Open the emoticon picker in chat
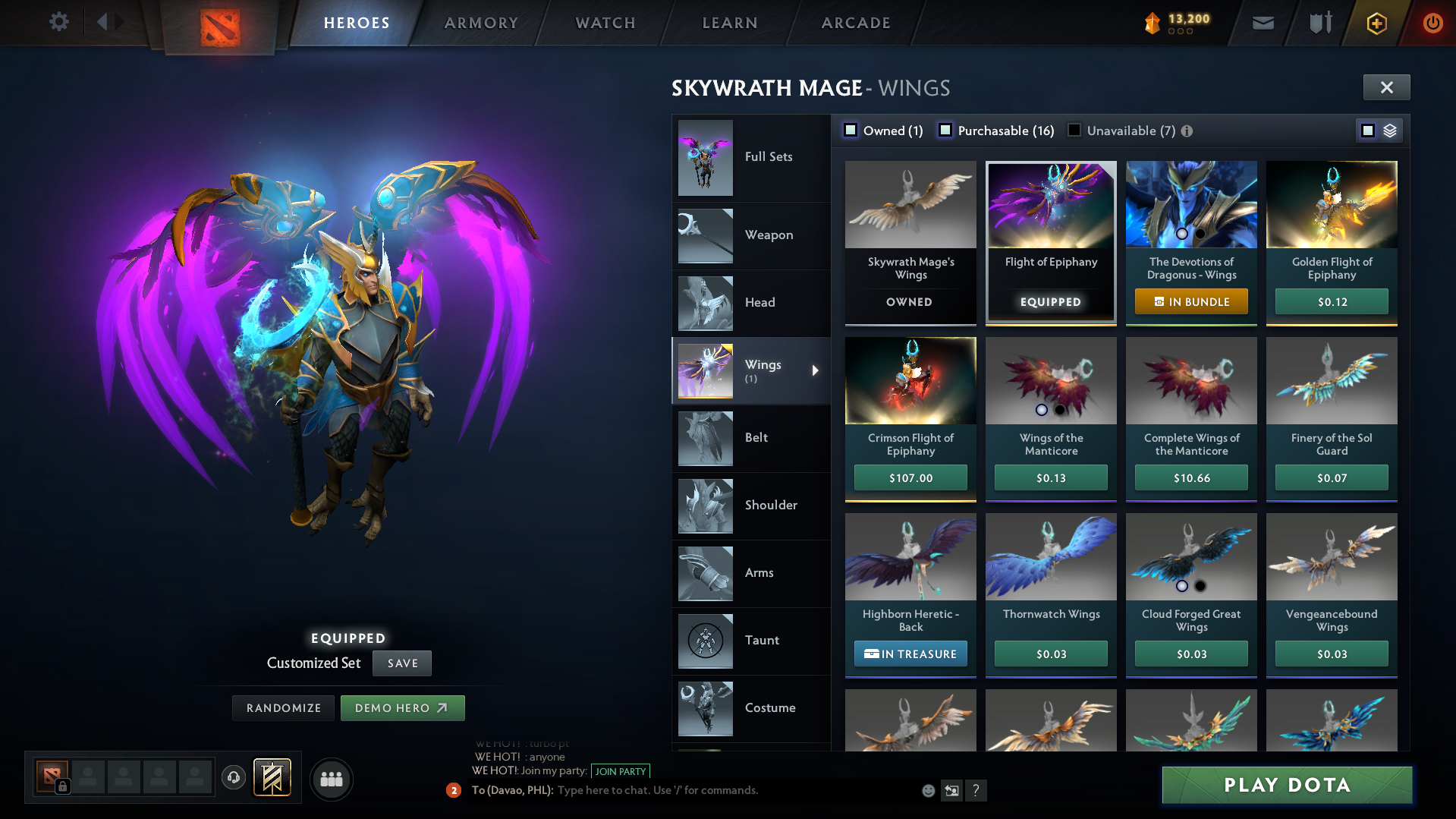Image resolution: width=1456 pixels, height=819 pixels. pos(927,790)
